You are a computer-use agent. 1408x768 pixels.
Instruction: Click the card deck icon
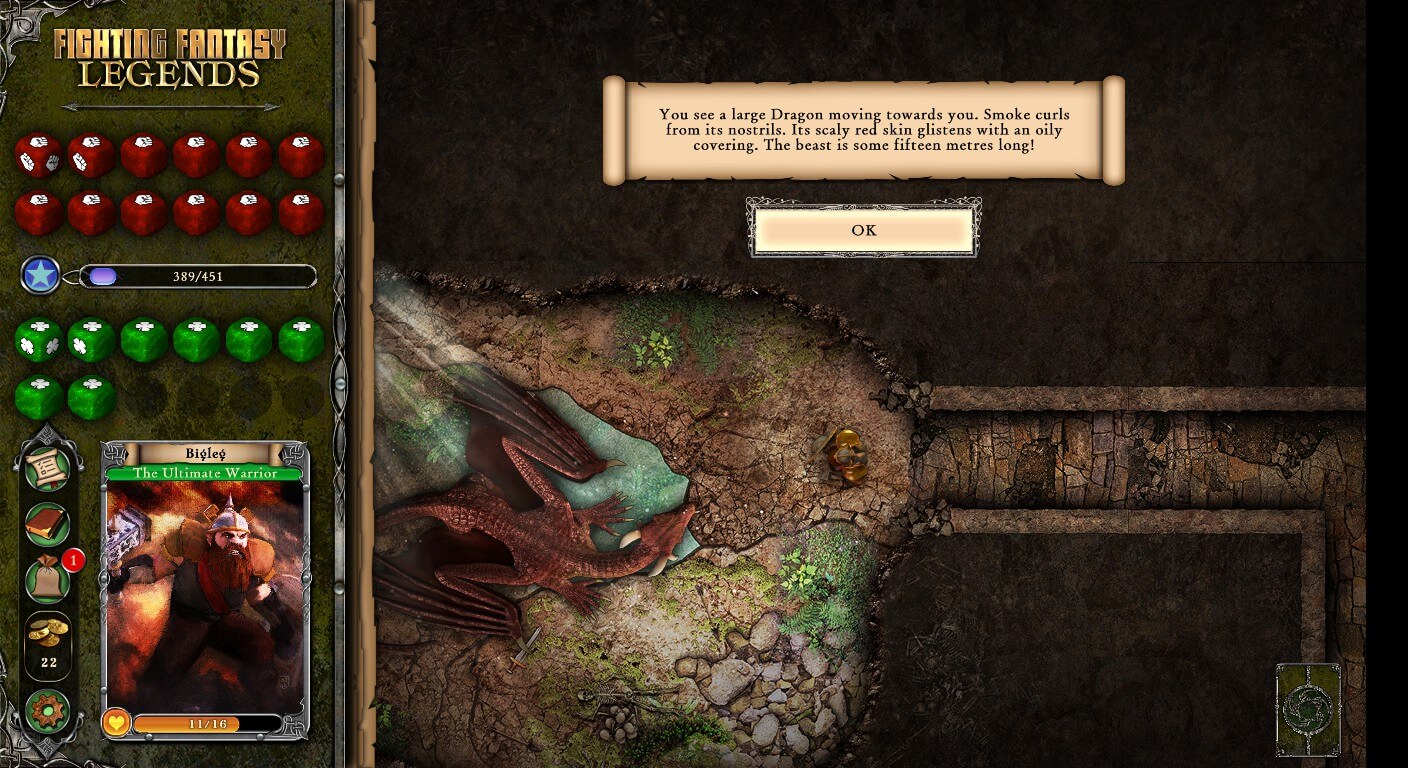pyautogui.click(x=1308, y=710)
